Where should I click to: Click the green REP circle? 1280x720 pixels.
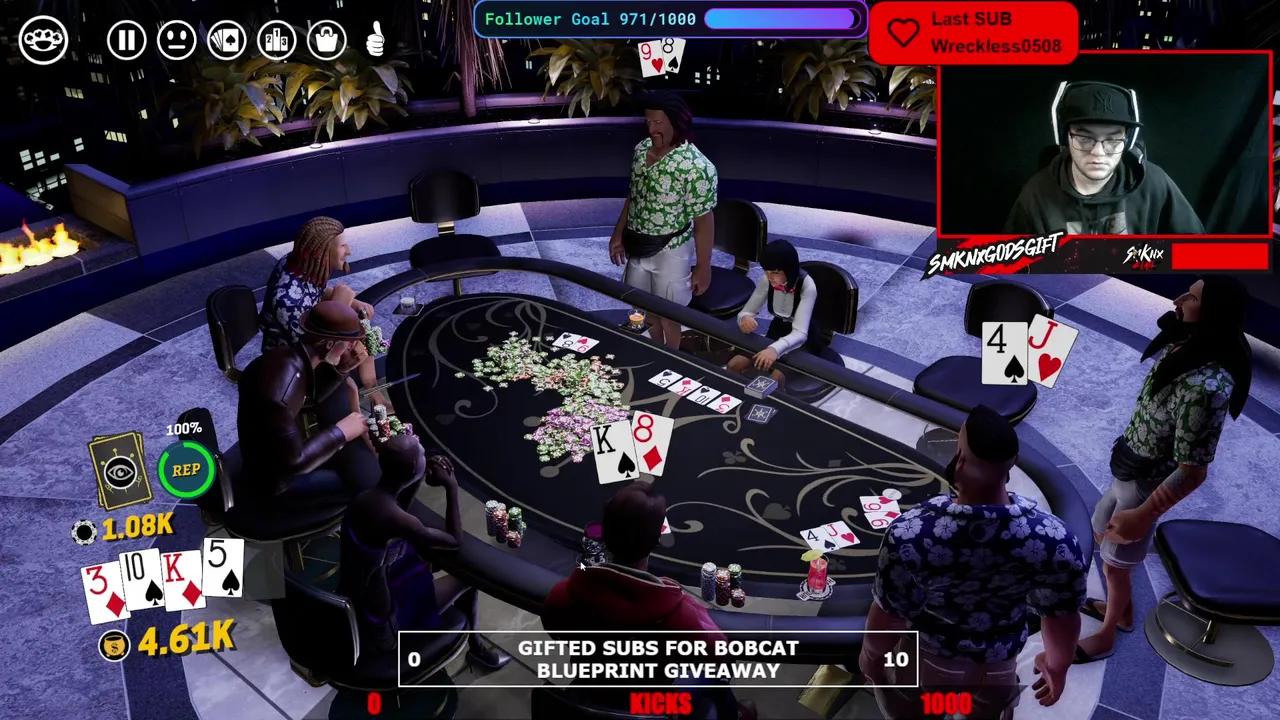tap(186, 470)
